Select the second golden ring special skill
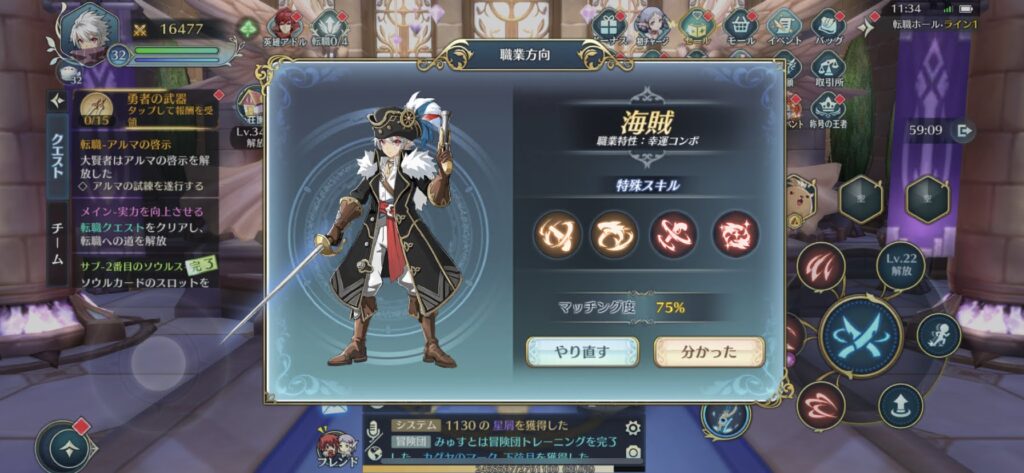The image size is (1024, 473). [614, 234]
